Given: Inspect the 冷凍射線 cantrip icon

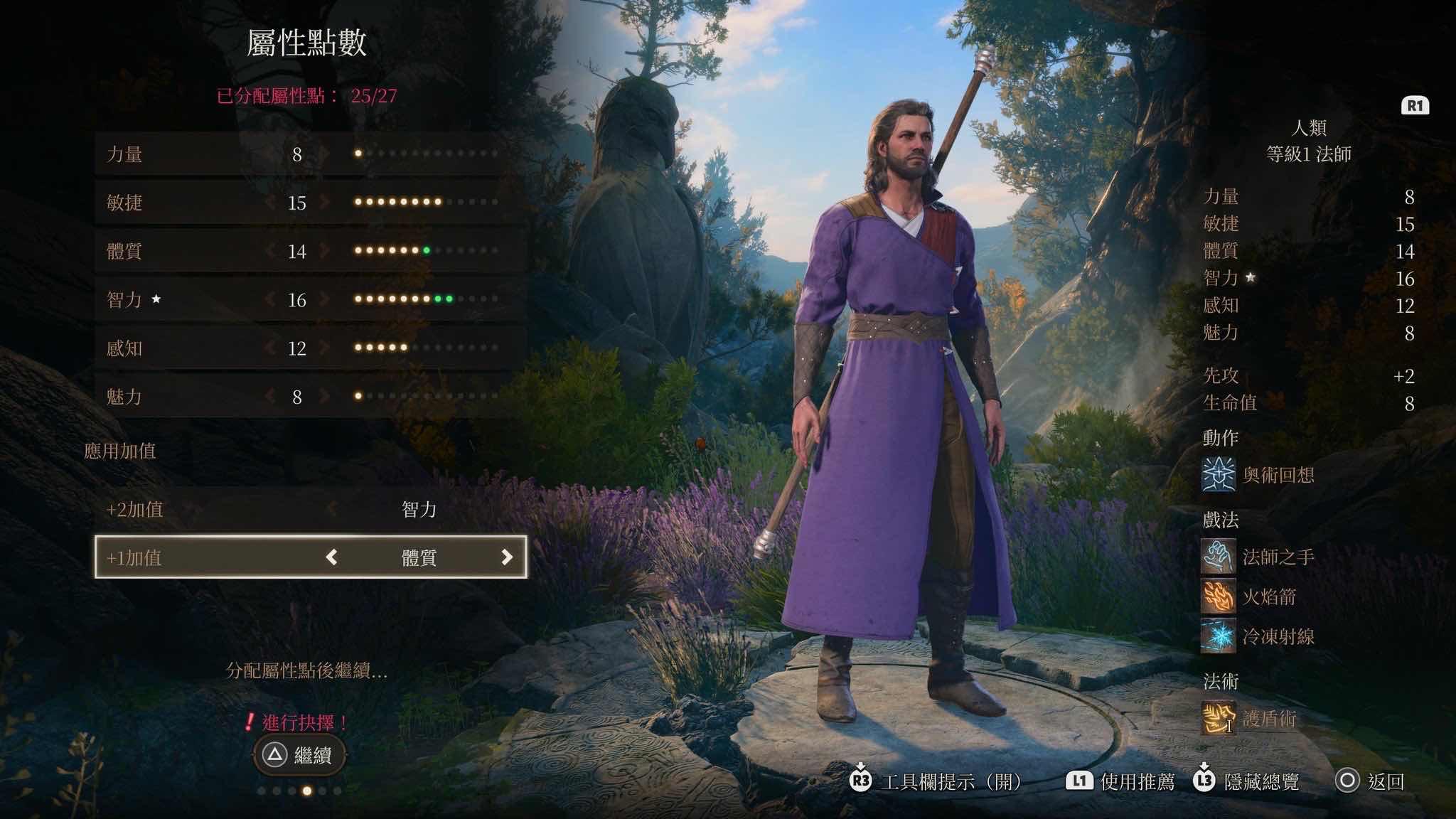Looking at the screenshot, I should tap(1218, 636).
